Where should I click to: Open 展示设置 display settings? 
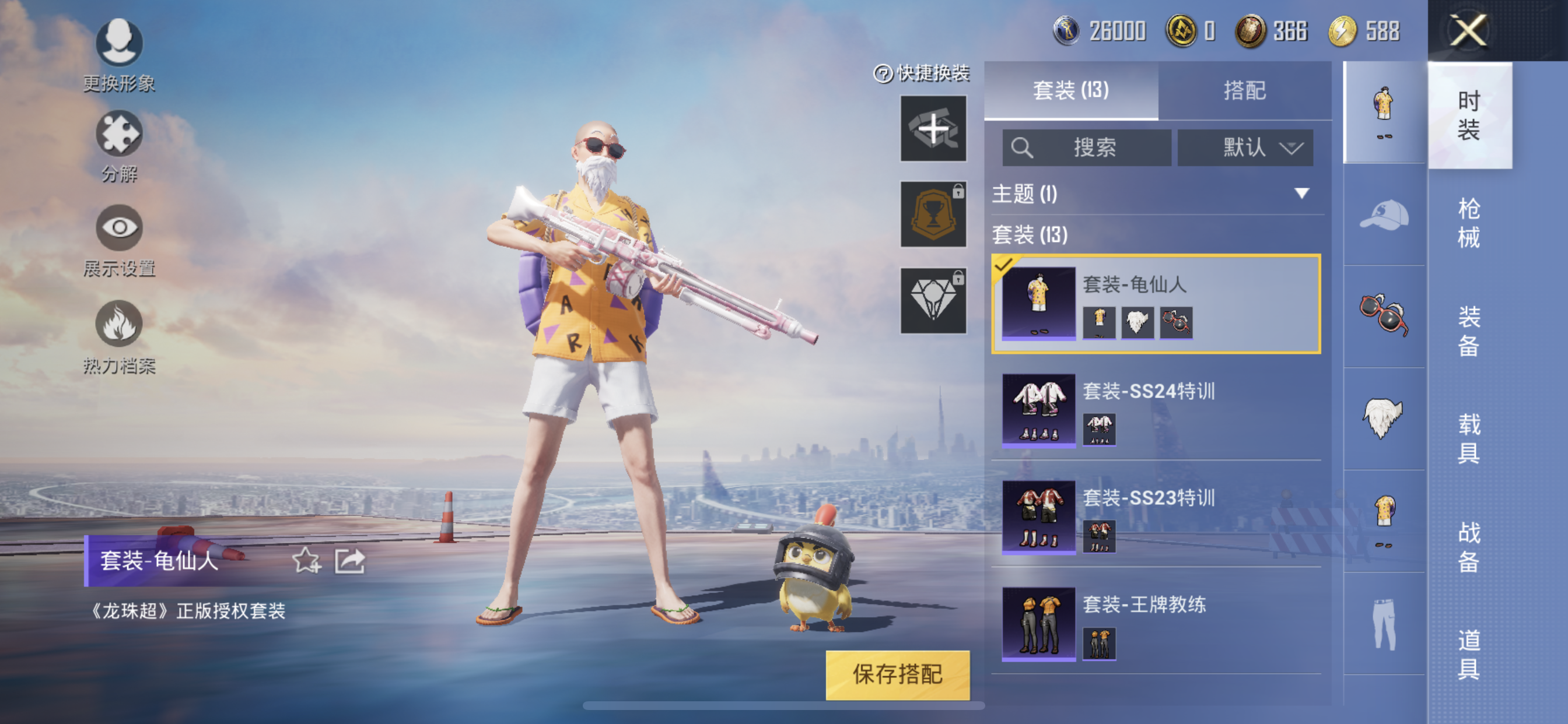pyautogui.click(x=120, y=227)
